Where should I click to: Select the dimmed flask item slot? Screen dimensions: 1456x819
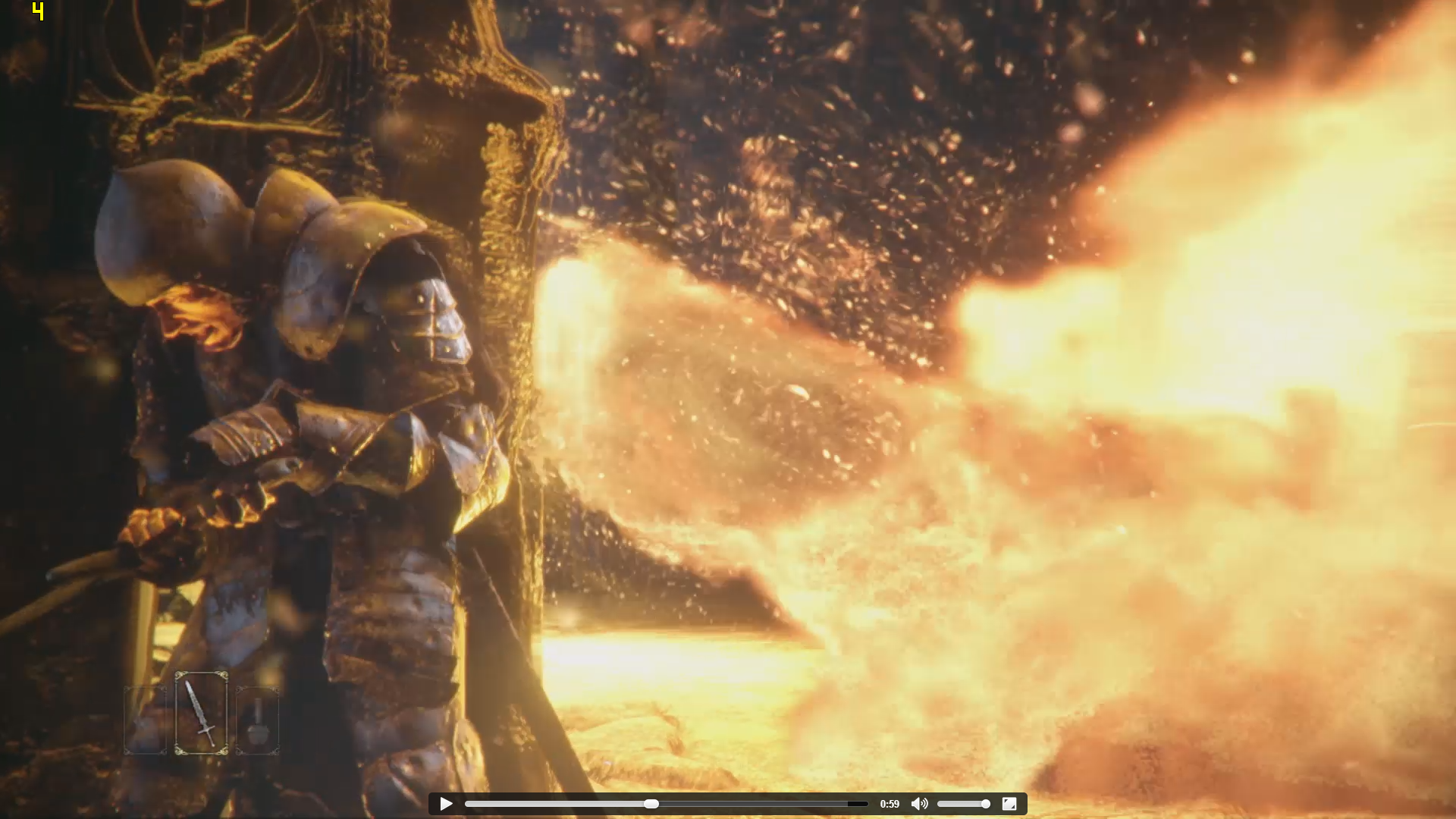click(258, 721)
